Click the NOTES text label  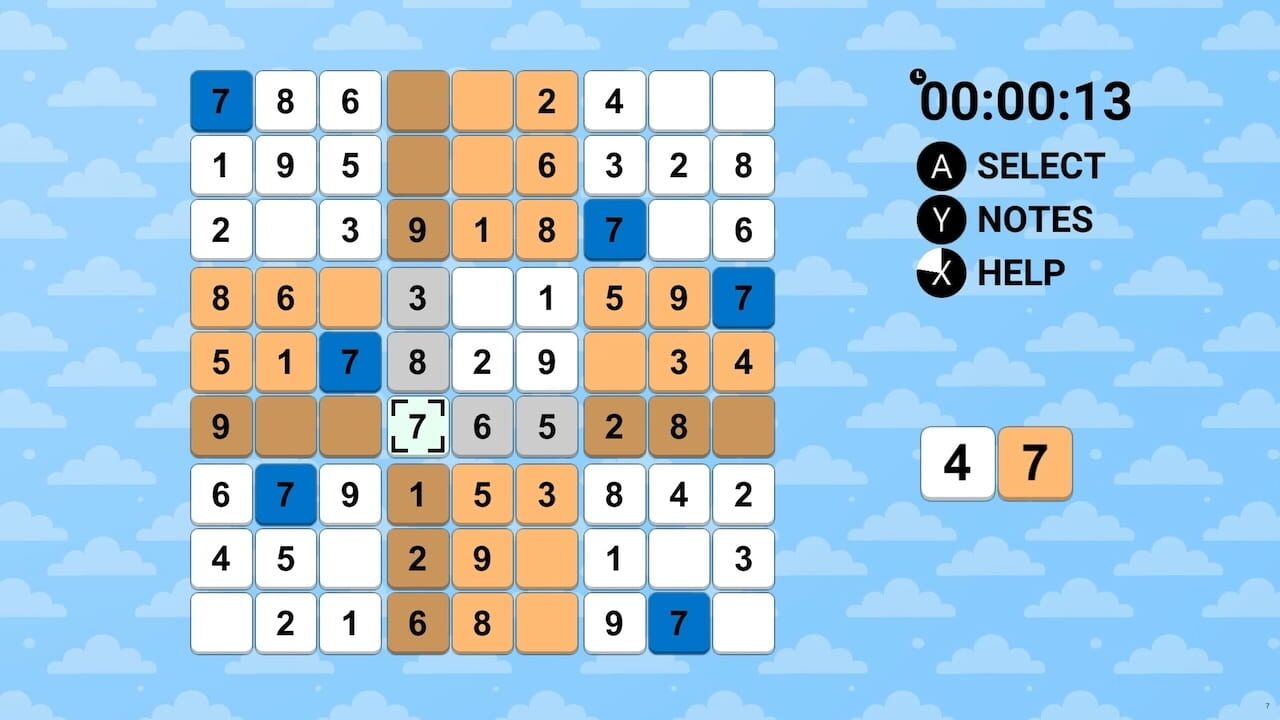pos(1034,220)
